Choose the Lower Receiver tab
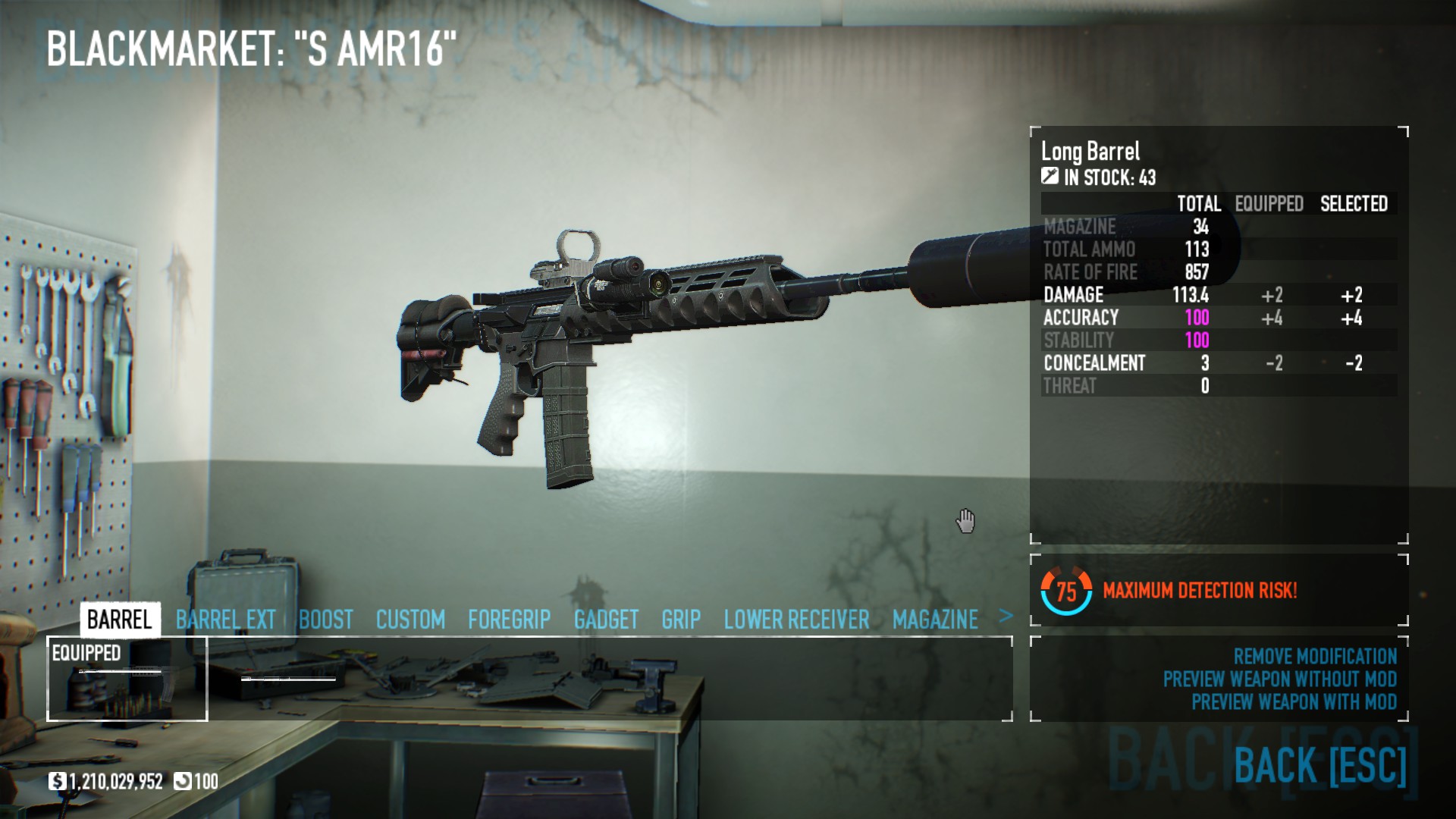Image resolution: width=1456 pixels, height=819 pixels. coord(796,620)
